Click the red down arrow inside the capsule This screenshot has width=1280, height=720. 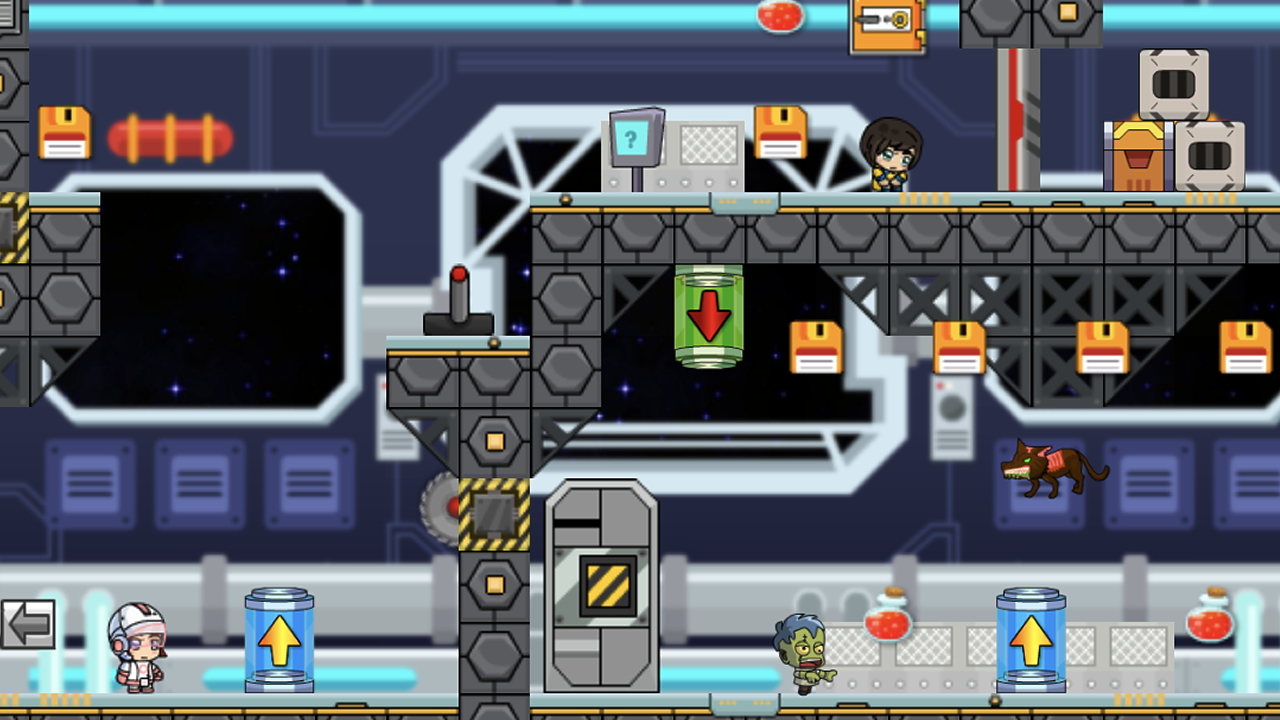click(x=709, y=318)
